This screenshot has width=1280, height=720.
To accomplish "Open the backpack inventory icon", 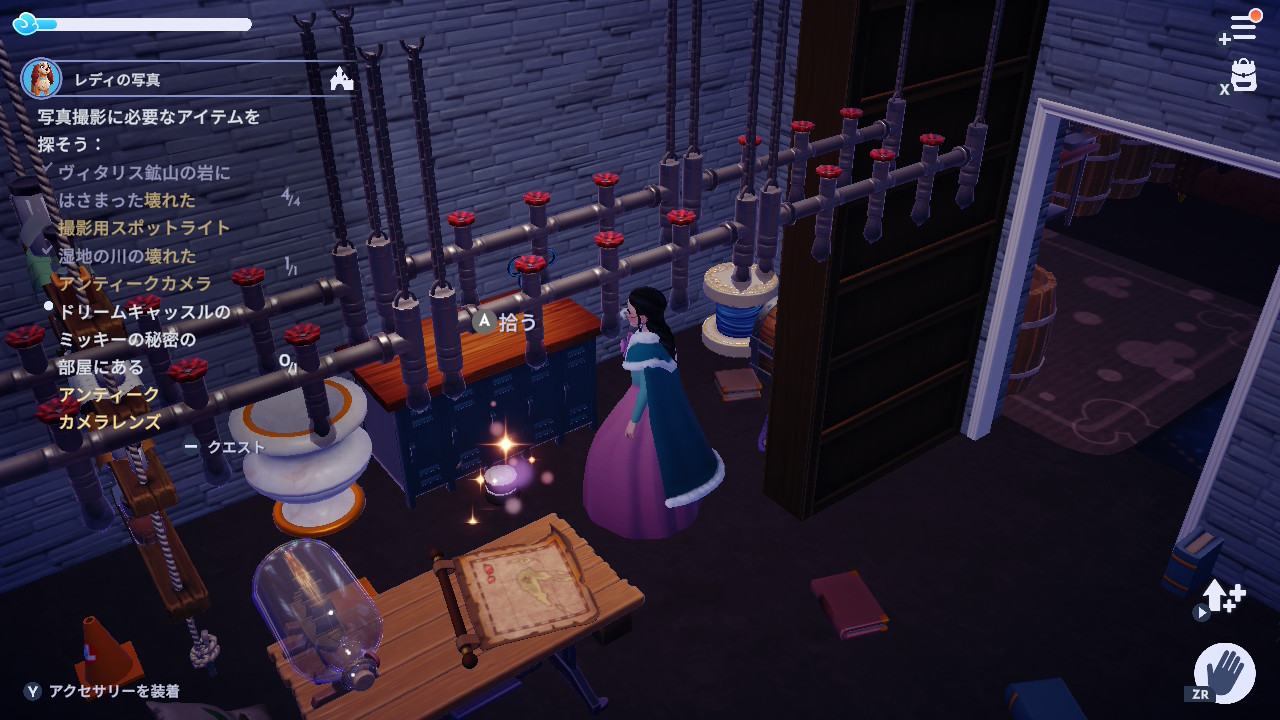I will tap(1243, 76).
